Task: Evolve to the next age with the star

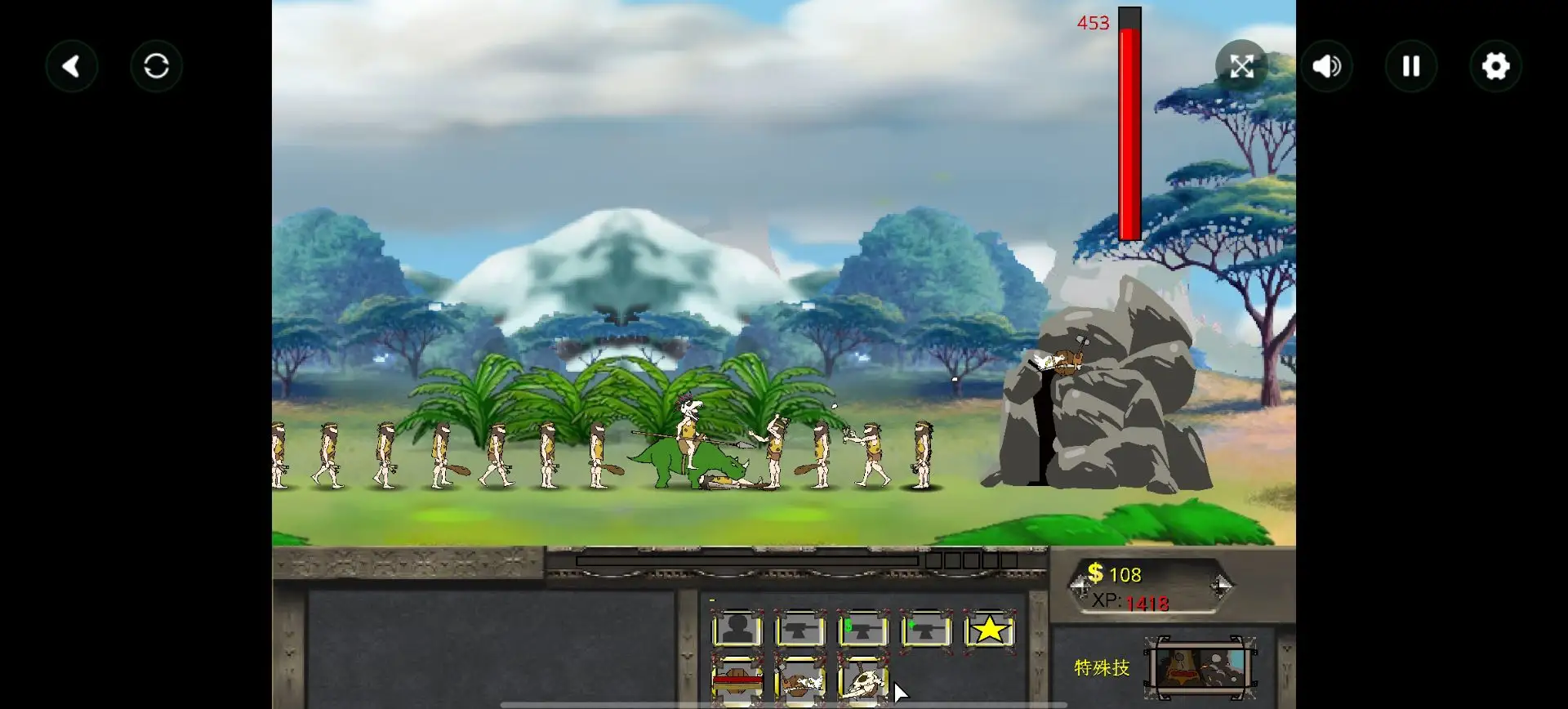Action: click(989, 630)
